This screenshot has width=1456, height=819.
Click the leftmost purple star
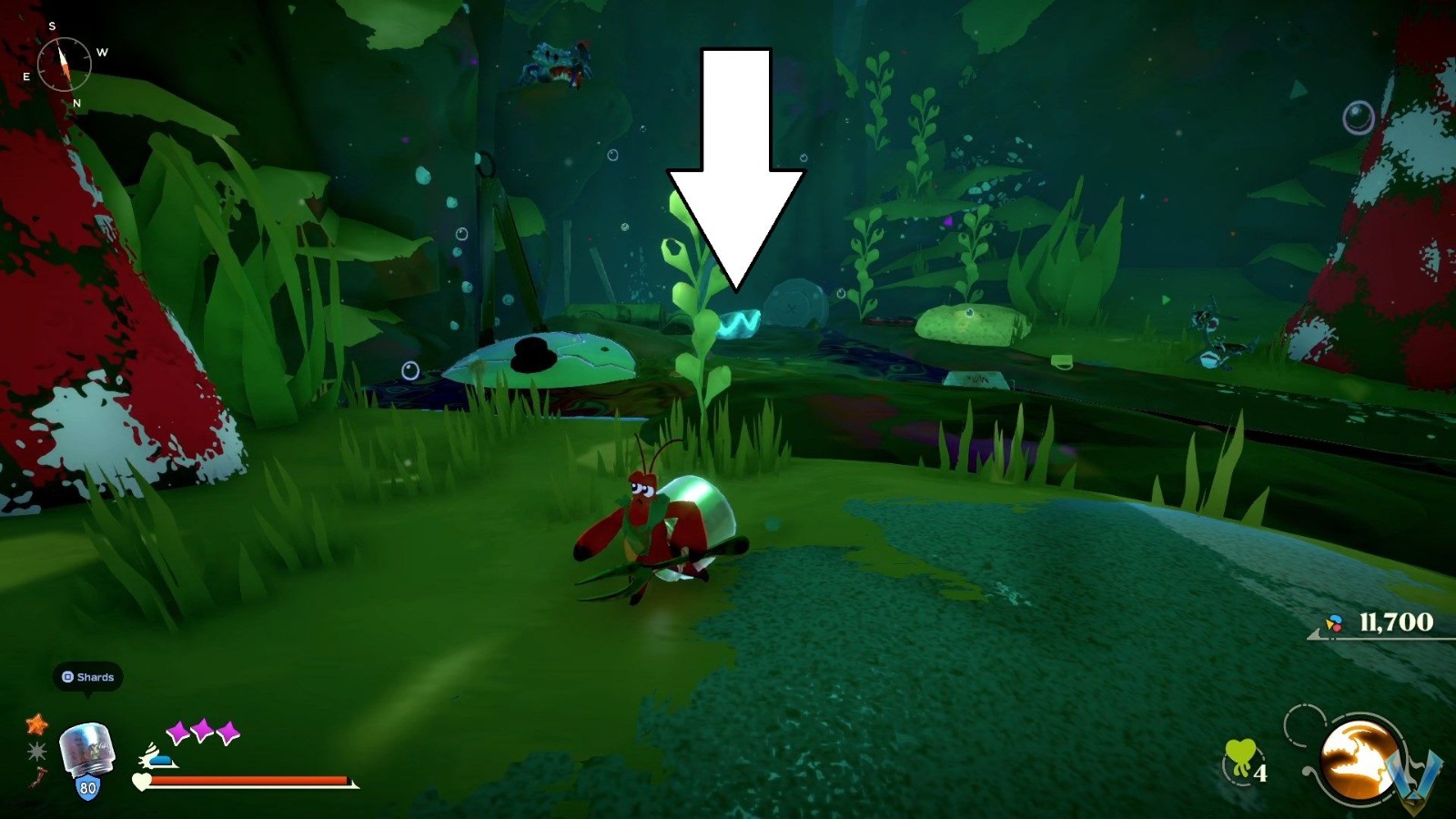point(179,730)
